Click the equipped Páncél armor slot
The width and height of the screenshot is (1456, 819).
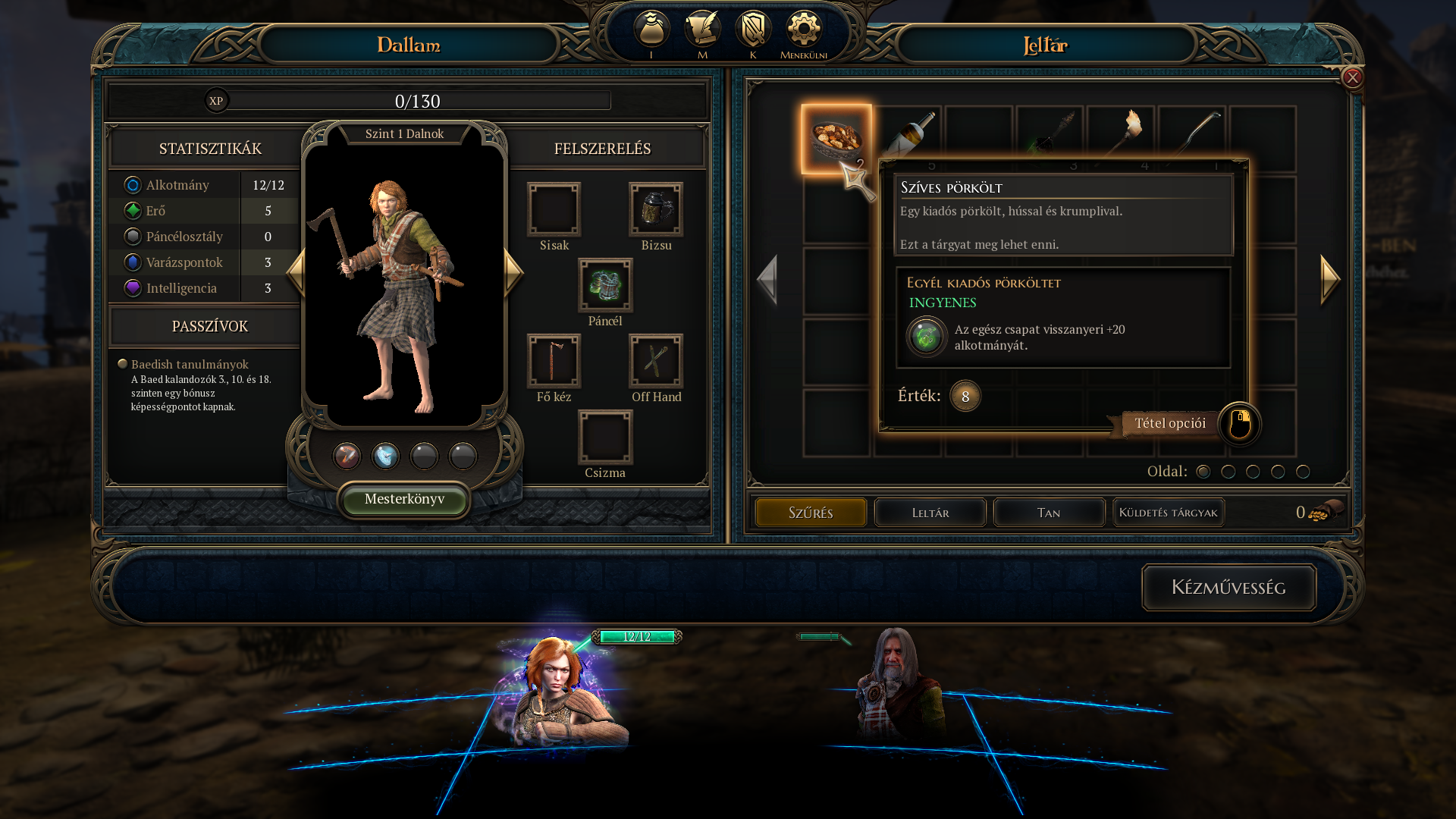(605, 285)
